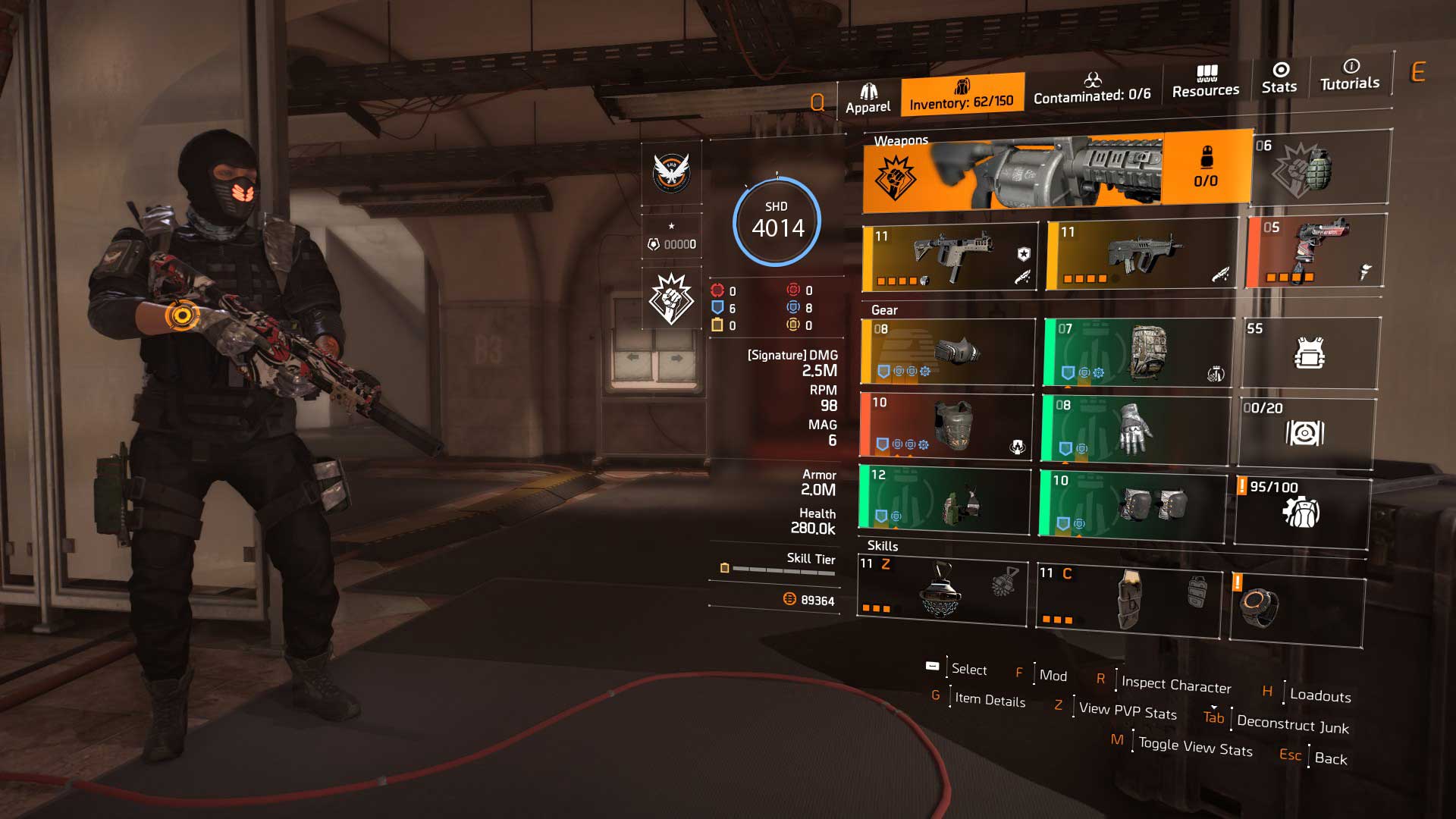Click the SHD level 4014 circle

coord(777,221)
